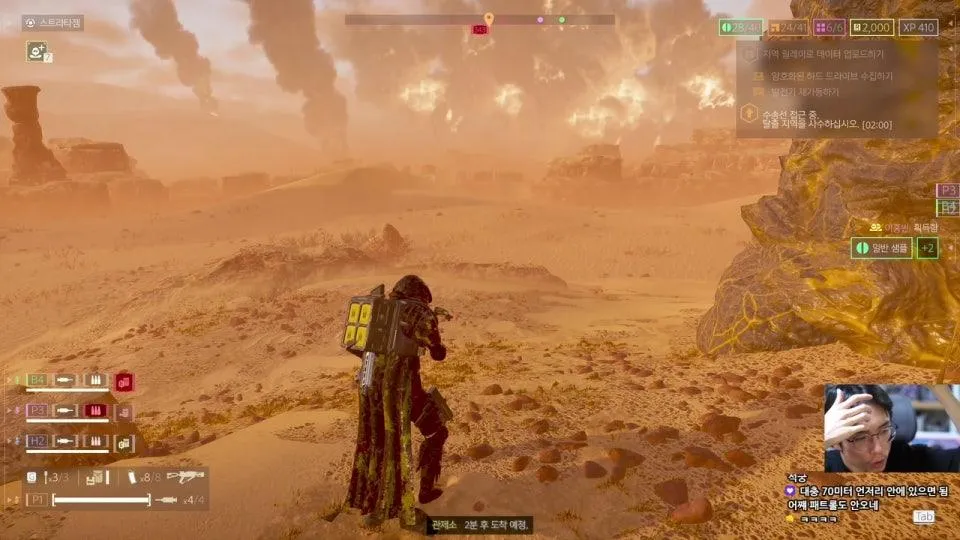Image resolution: width=960 pixels, height=540 pixels.
Task: Click the red backpack icon for B4
Action: pos(124,382)
